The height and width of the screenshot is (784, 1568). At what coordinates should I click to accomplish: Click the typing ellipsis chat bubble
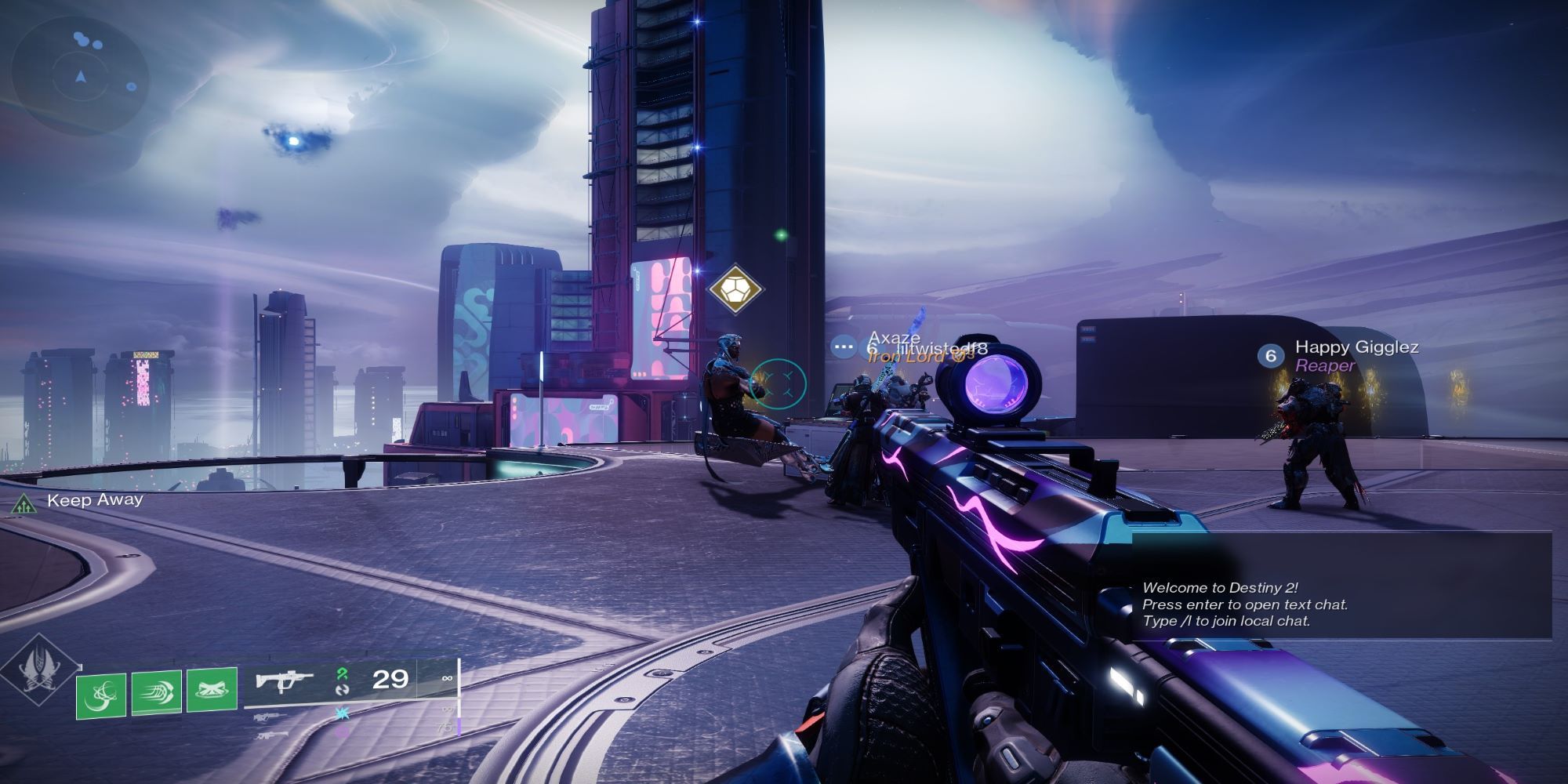point(844,346)
